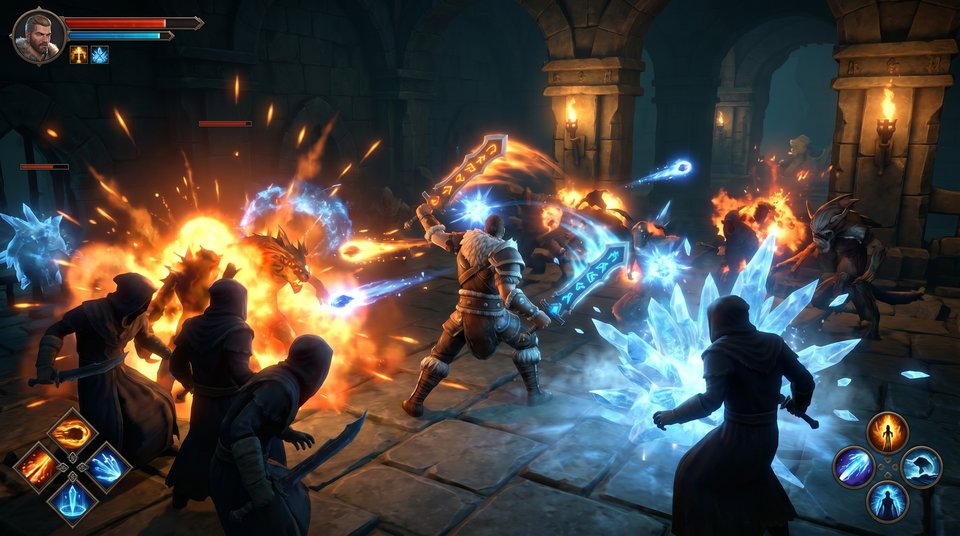Cast the fireball meteor ability
Screen dimensions: 960x536
(73, 433)
